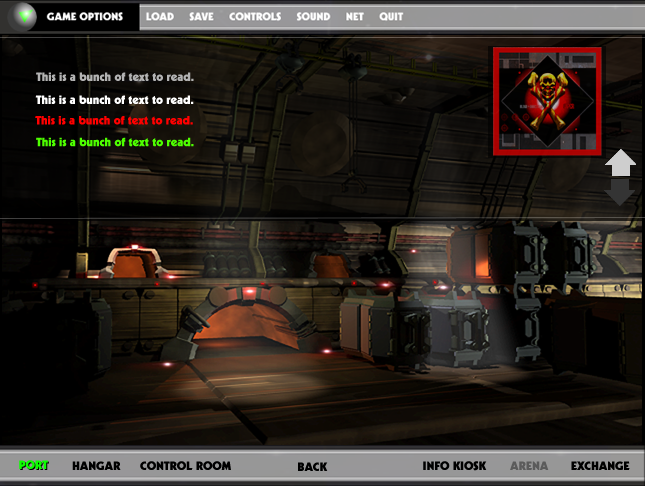Open the Game Options menu
This screenshot has height=486, width=645.
tap(84, 17)
